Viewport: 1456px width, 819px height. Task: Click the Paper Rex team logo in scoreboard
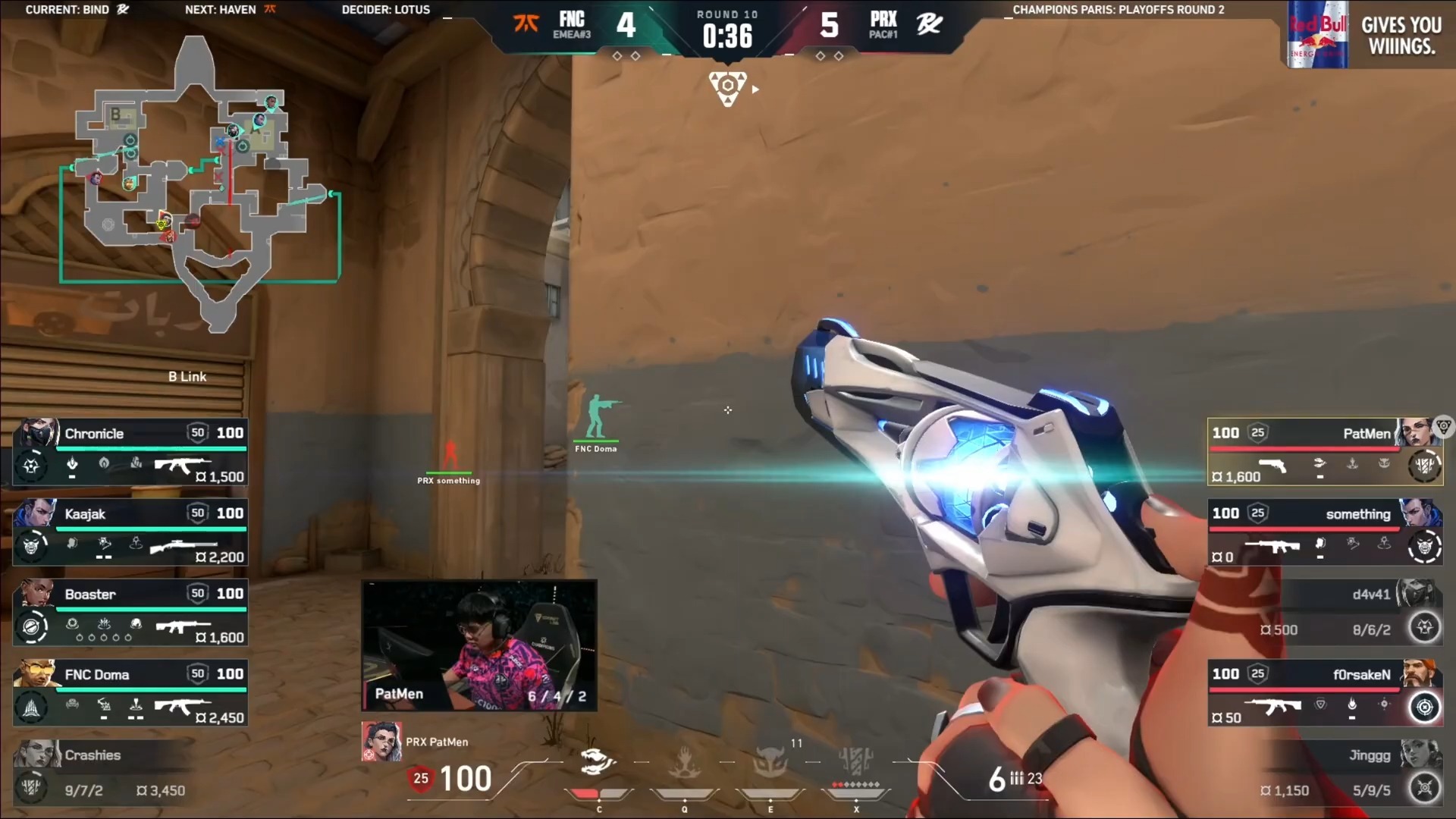click(930, 24)
